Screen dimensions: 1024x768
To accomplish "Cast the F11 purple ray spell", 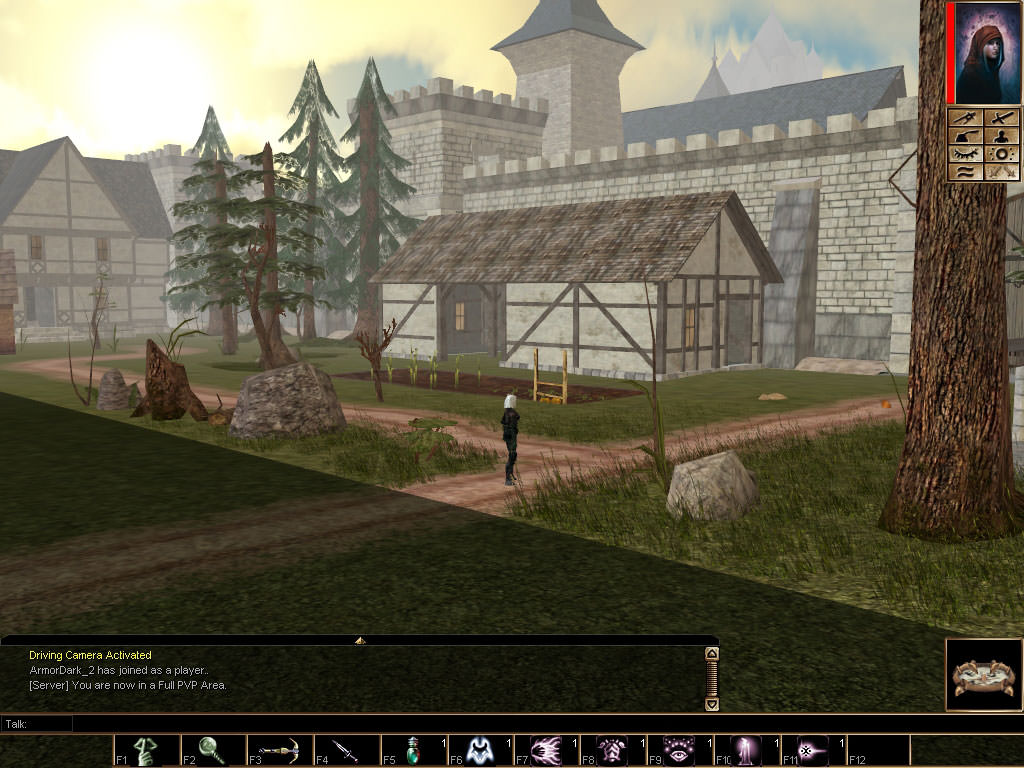I will [813, 750].
